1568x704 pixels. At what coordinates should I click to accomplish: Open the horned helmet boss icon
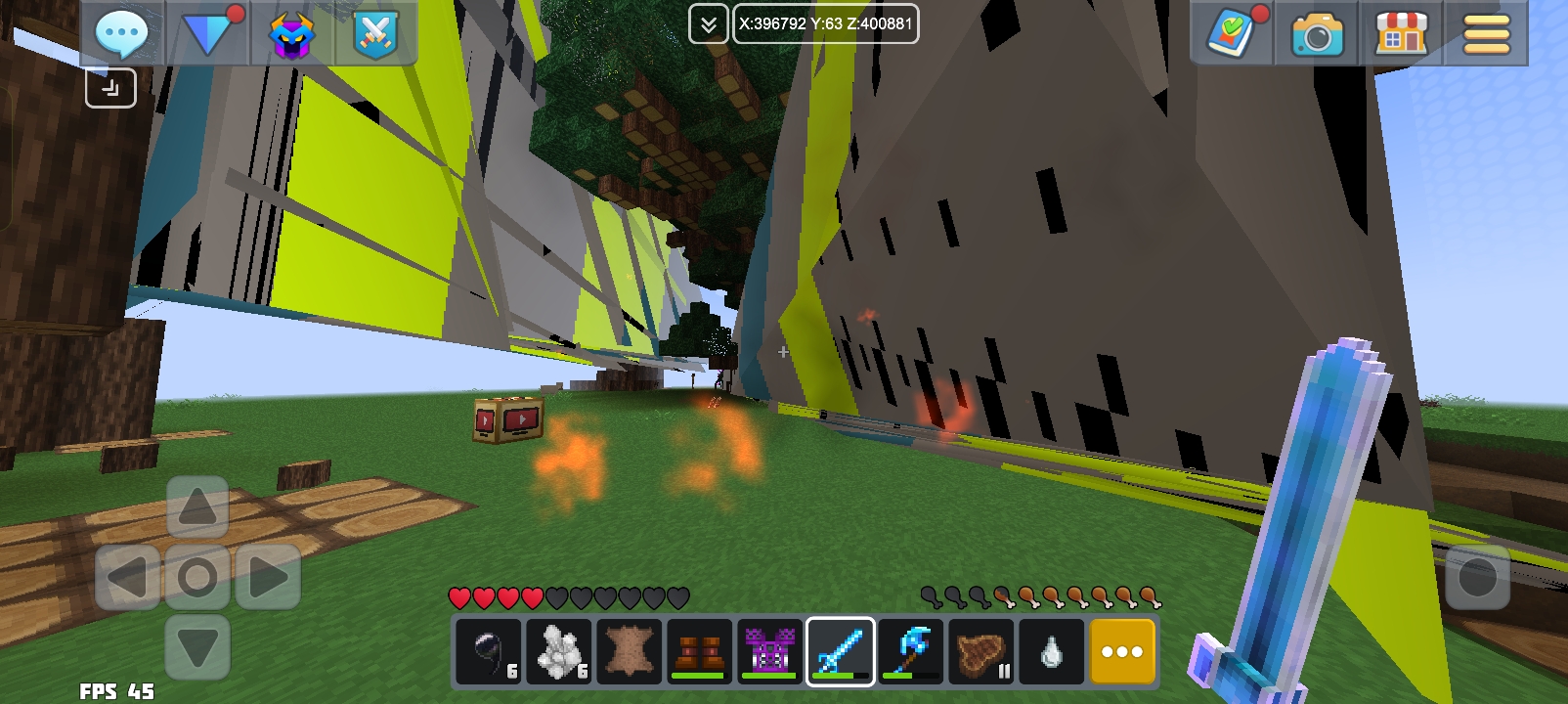(x=291, y=34)
